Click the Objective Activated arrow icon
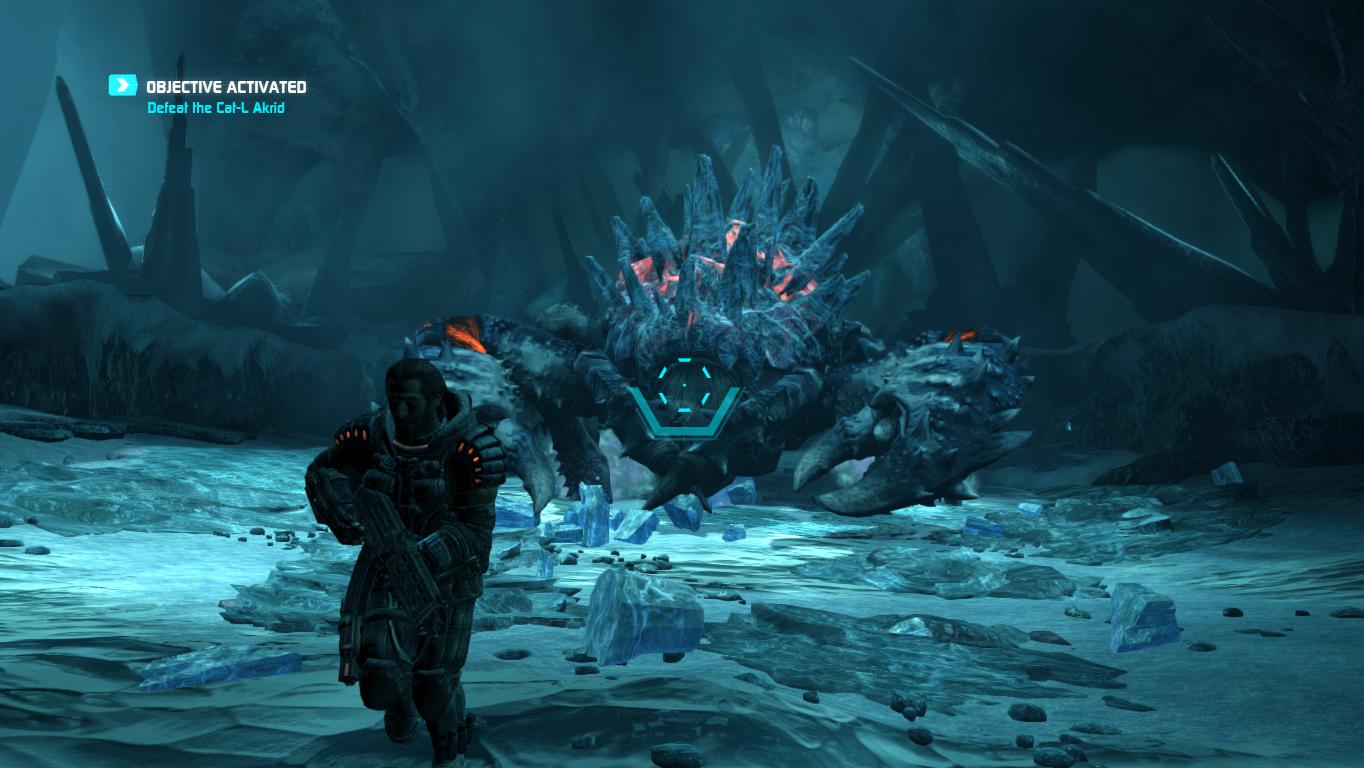This screenshot has height=768, width=1364. click(123, 86)
